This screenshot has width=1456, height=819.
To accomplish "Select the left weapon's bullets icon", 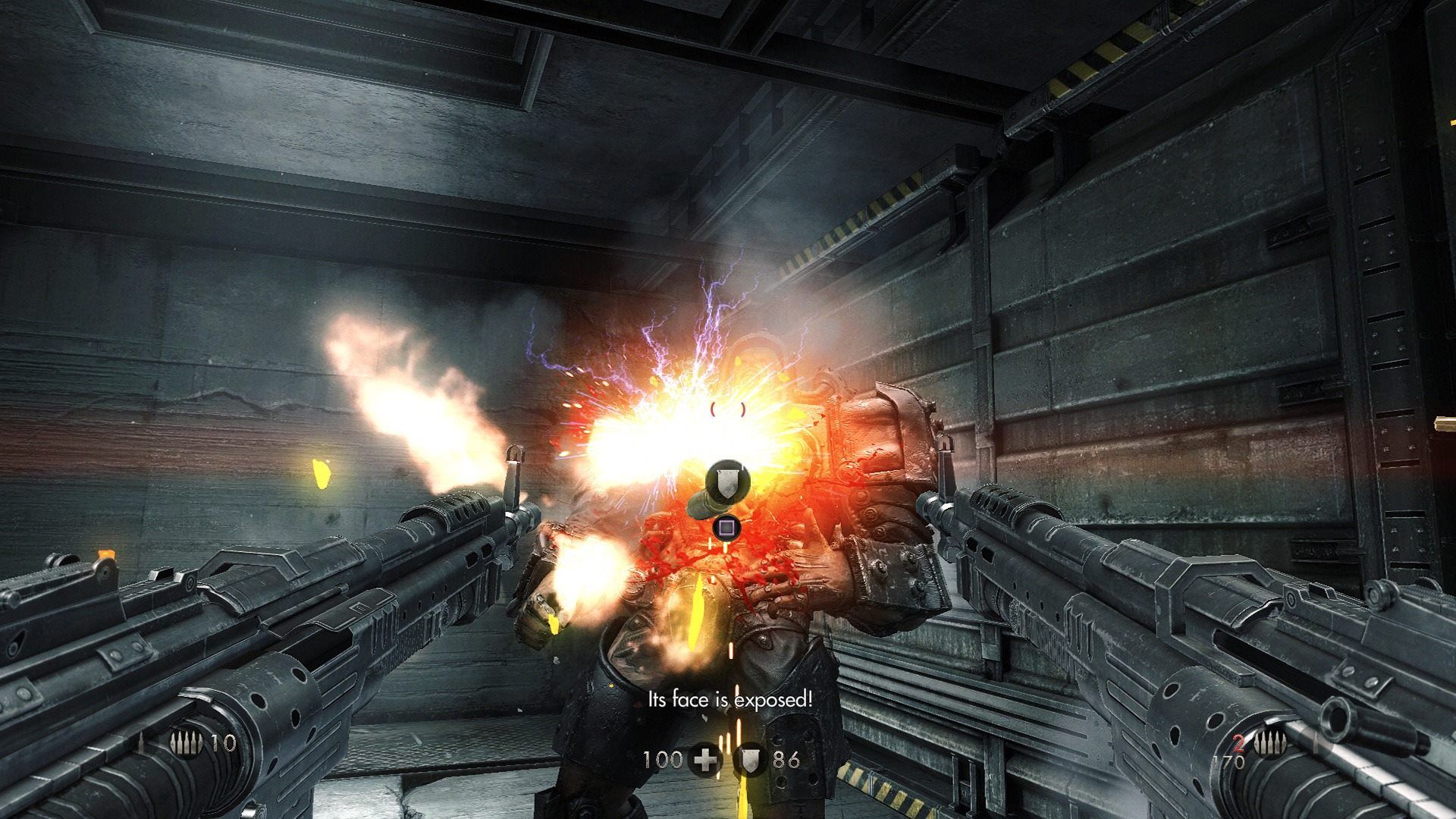I will point(187,743).
